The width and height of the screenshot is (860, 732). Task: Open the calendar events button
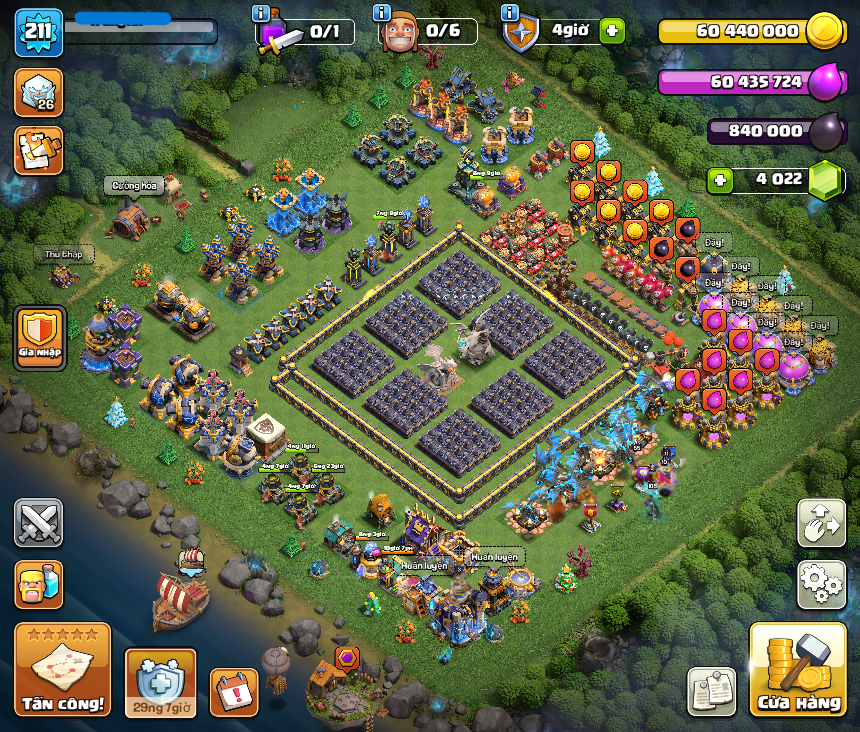point(233,691)
